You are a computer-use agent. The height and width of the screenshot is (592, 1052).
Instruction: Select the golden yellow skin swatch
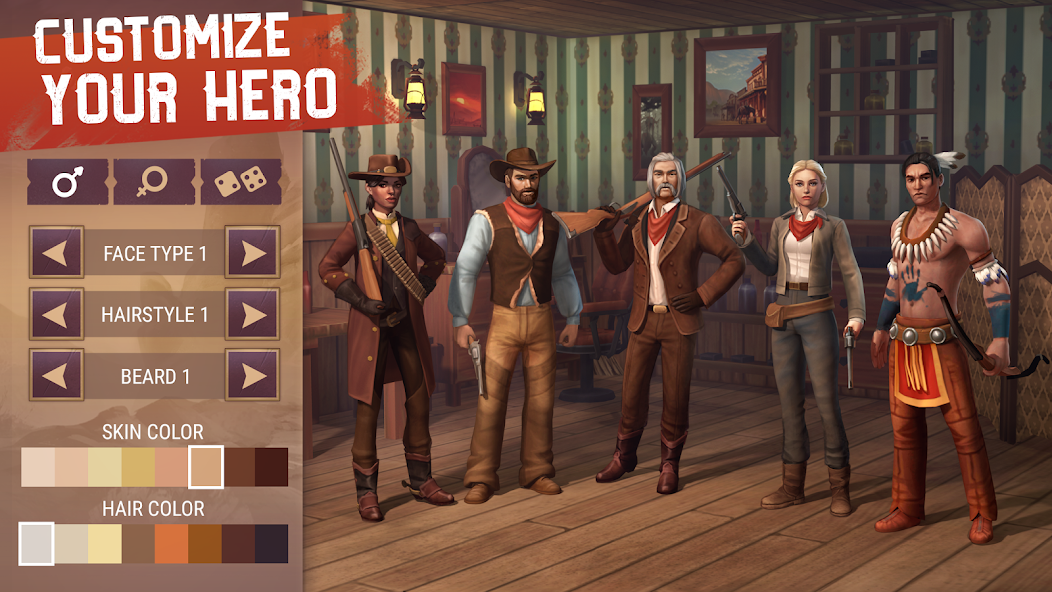[138, 467]
